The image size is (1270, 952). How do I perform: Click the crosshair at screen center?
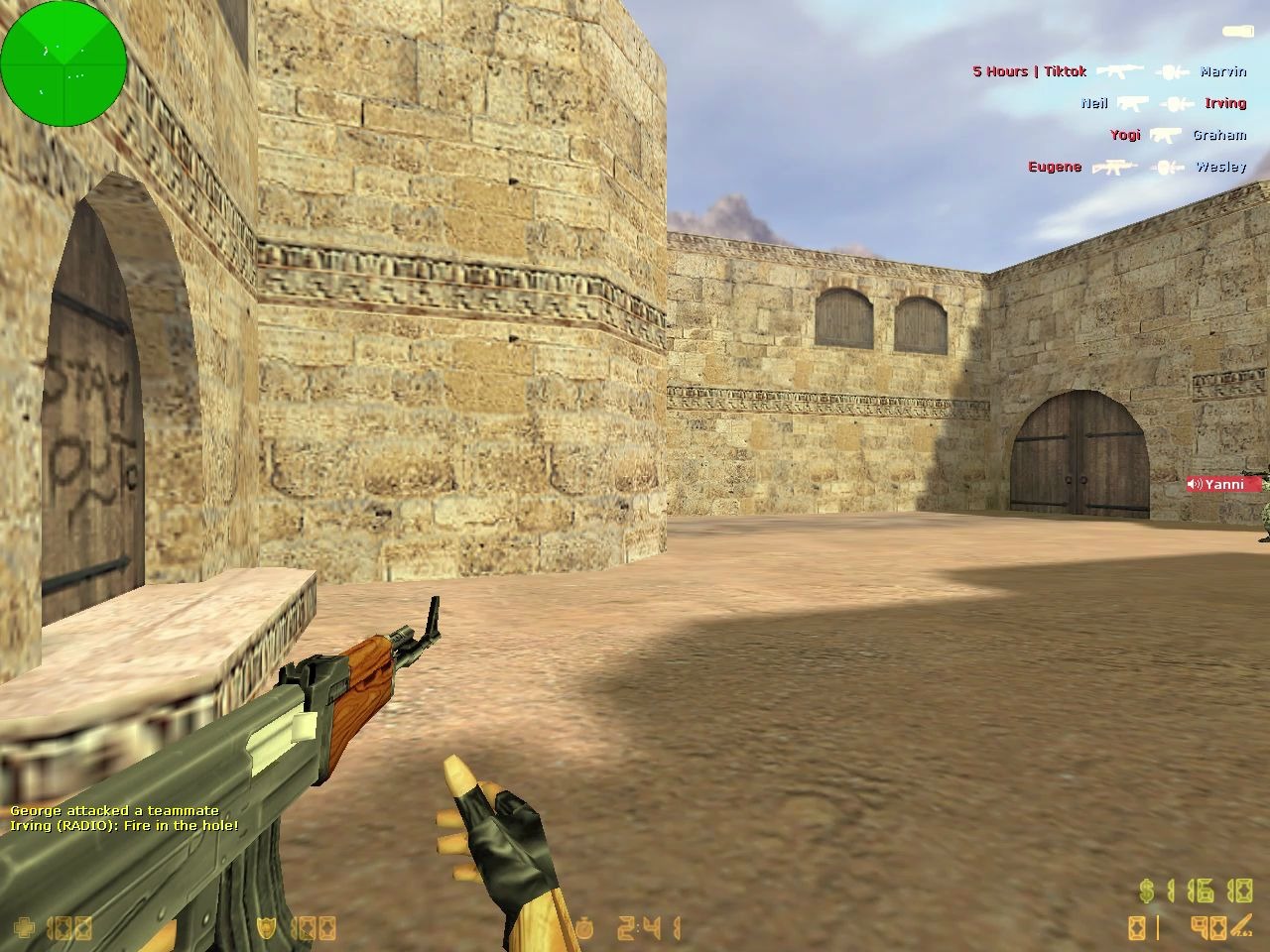coord(635,476)
